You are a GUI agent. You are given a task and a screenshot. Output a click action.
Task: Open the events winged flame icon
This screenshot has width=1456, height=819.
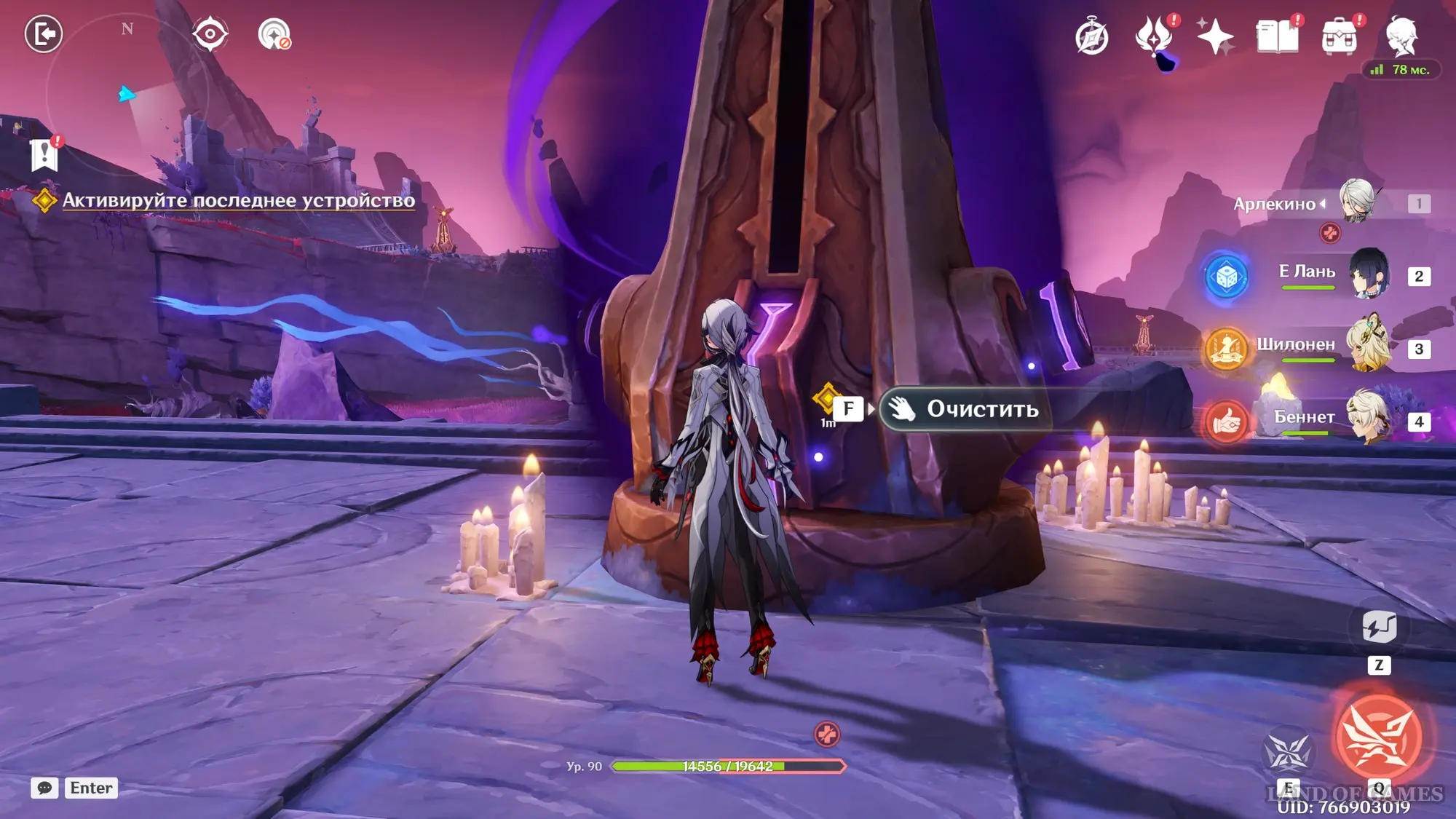tap(1154, 37)
